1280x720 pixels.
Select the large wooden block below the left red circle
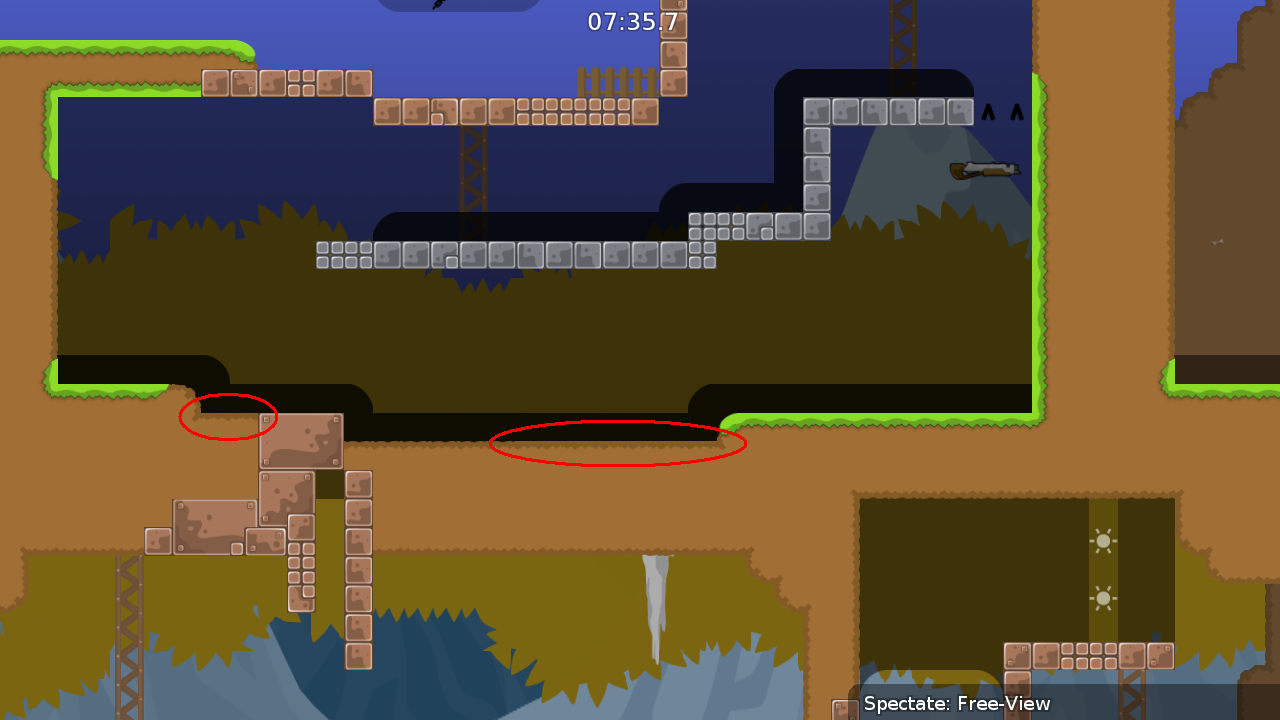[300, 442]
